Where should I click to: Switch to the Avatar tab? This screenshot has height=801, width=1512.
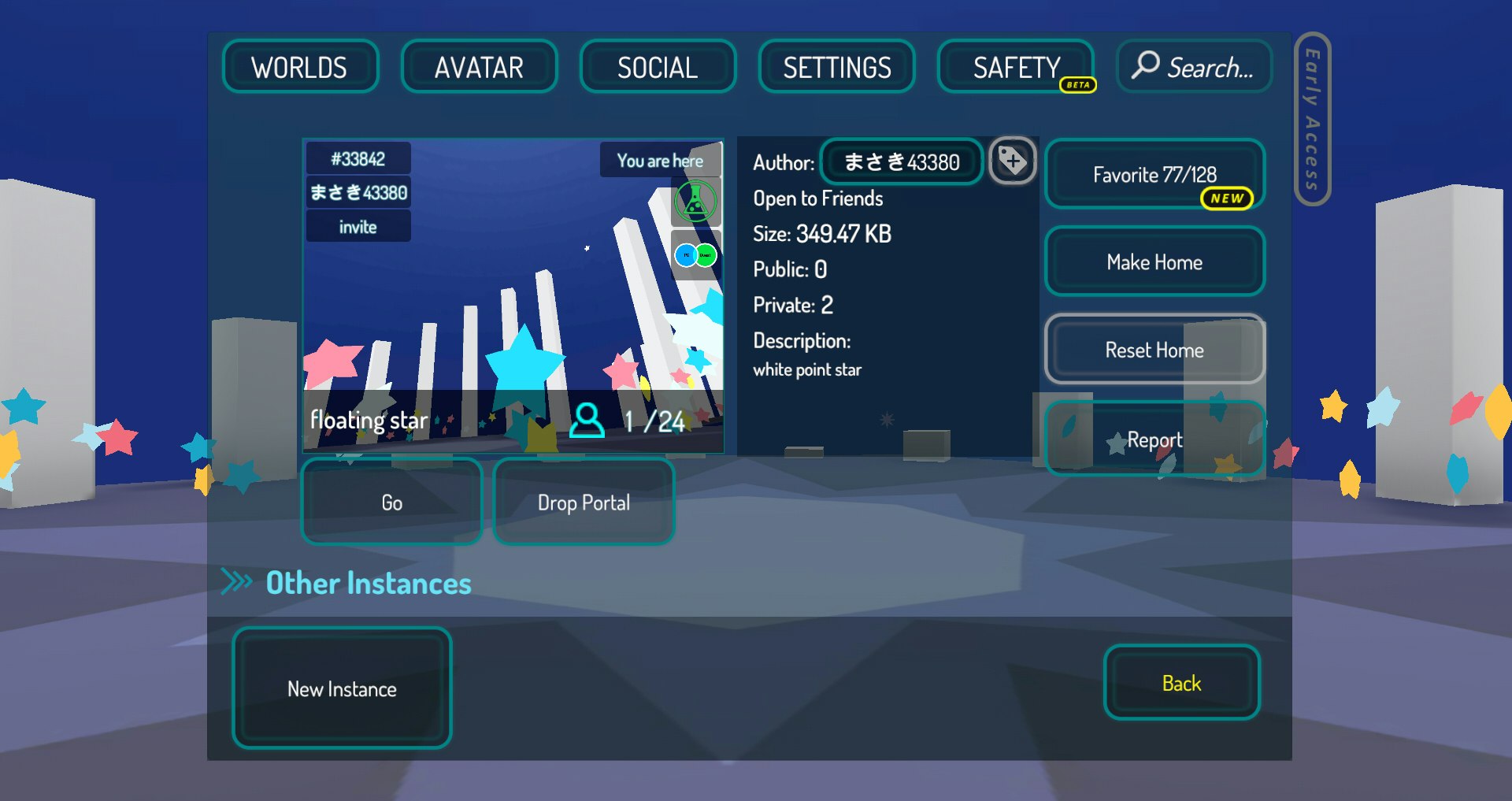click(x=479, y=67)
